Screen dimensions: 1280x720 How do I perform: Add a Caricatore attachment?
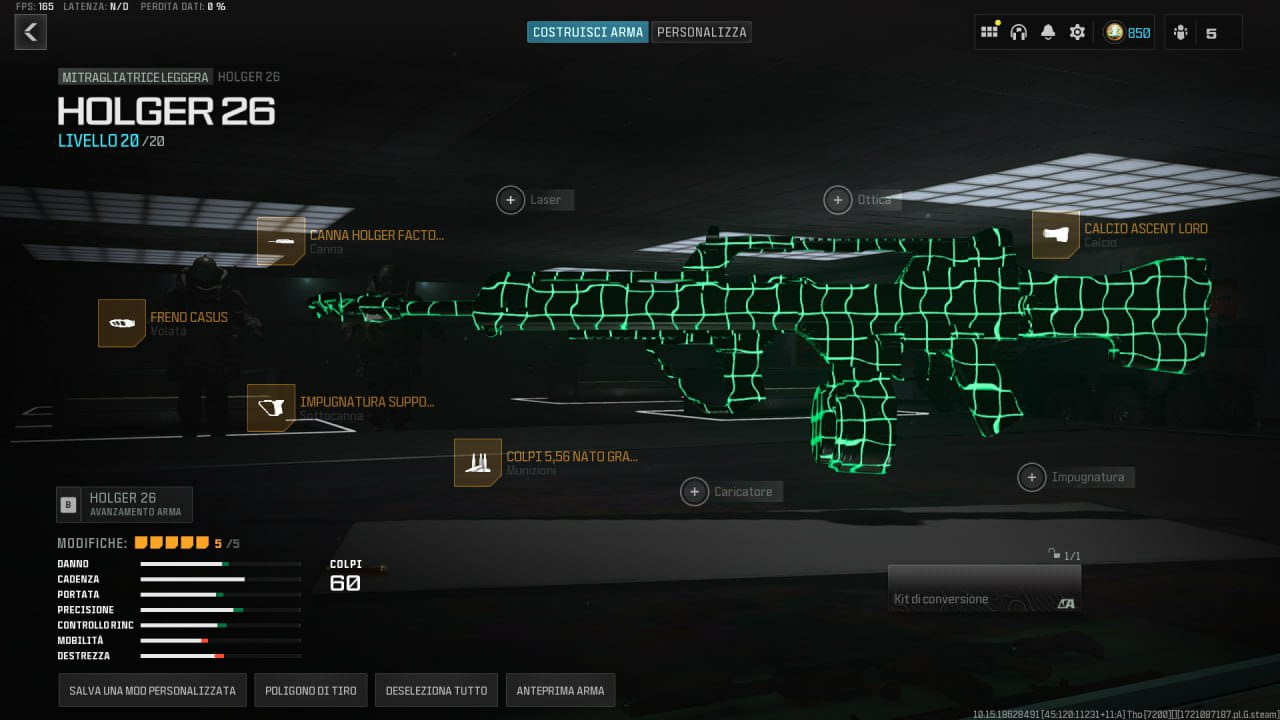pyautogui.click(x=694, y=491)
